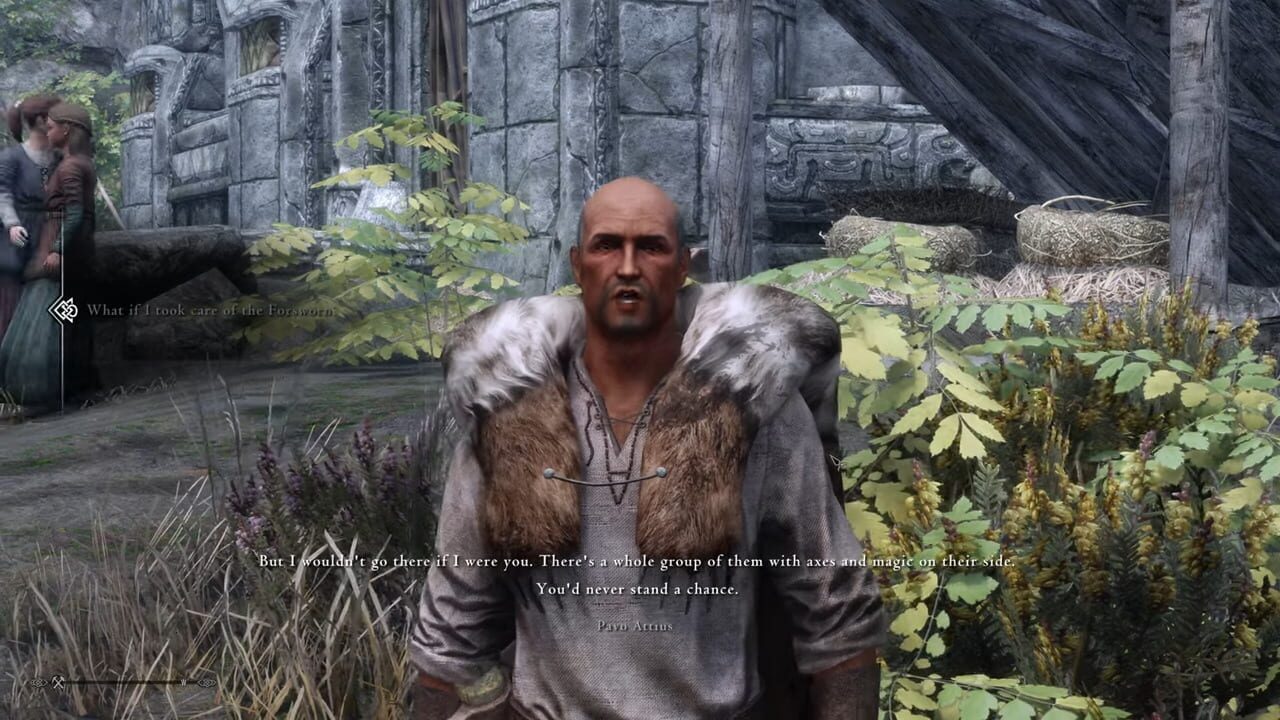
Task: Click the right decorative knot endcap on compass
Action: [206, 681]
